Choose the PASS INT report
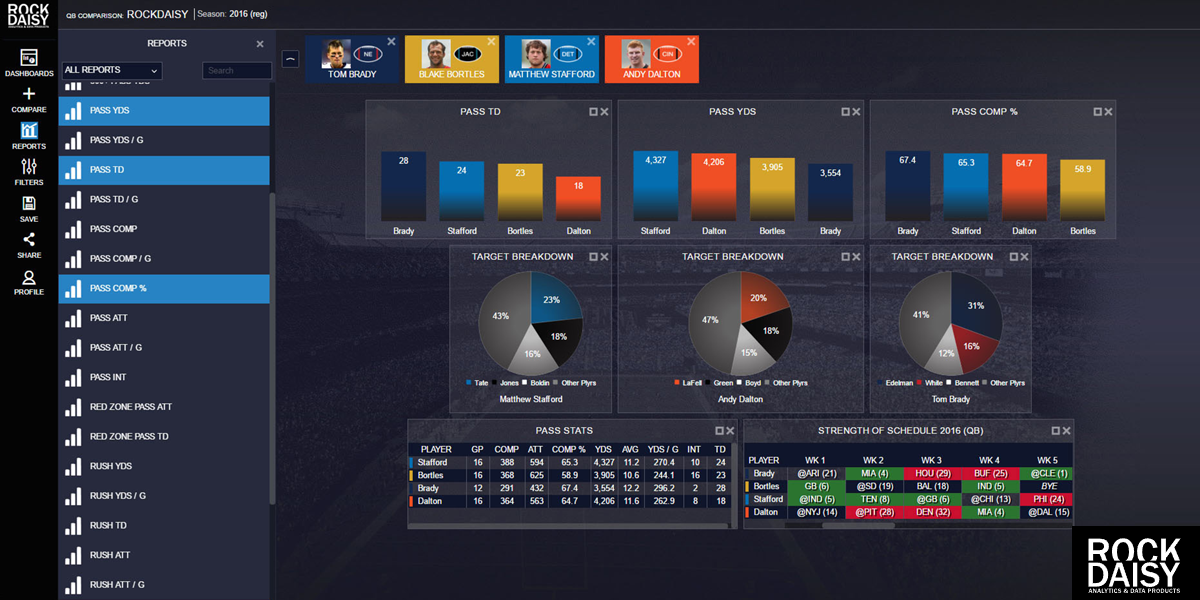The width and height of the screenshot is (1200, 600). 164,377
